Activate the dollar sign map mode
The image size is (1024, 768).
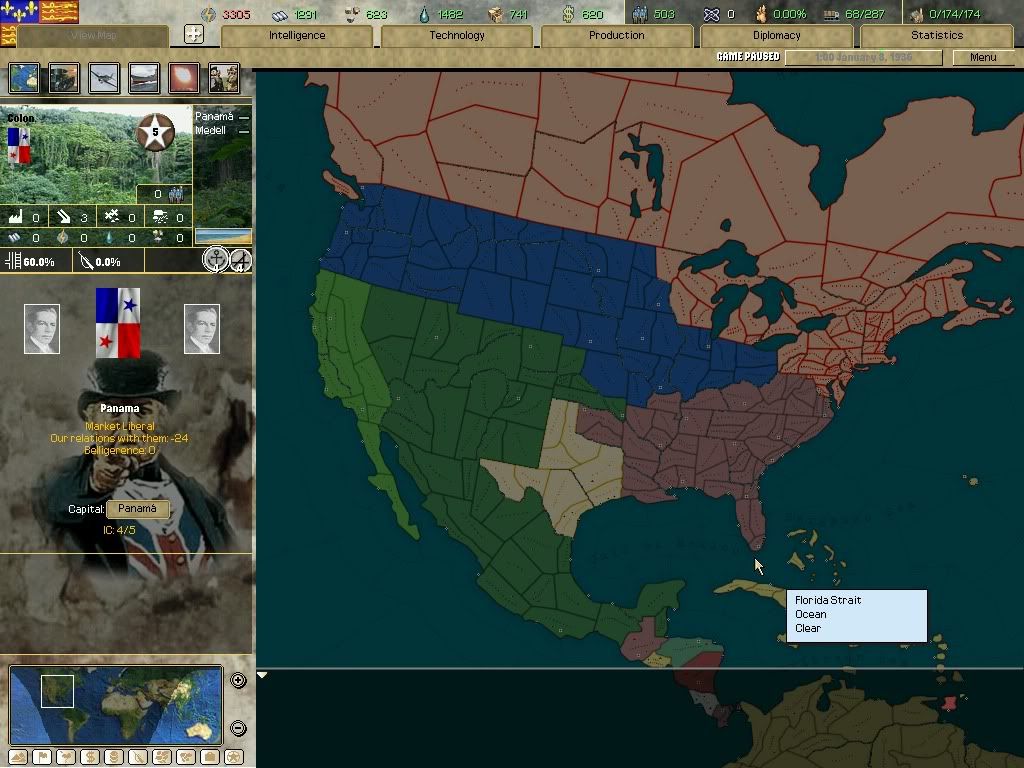click(90, 757)
